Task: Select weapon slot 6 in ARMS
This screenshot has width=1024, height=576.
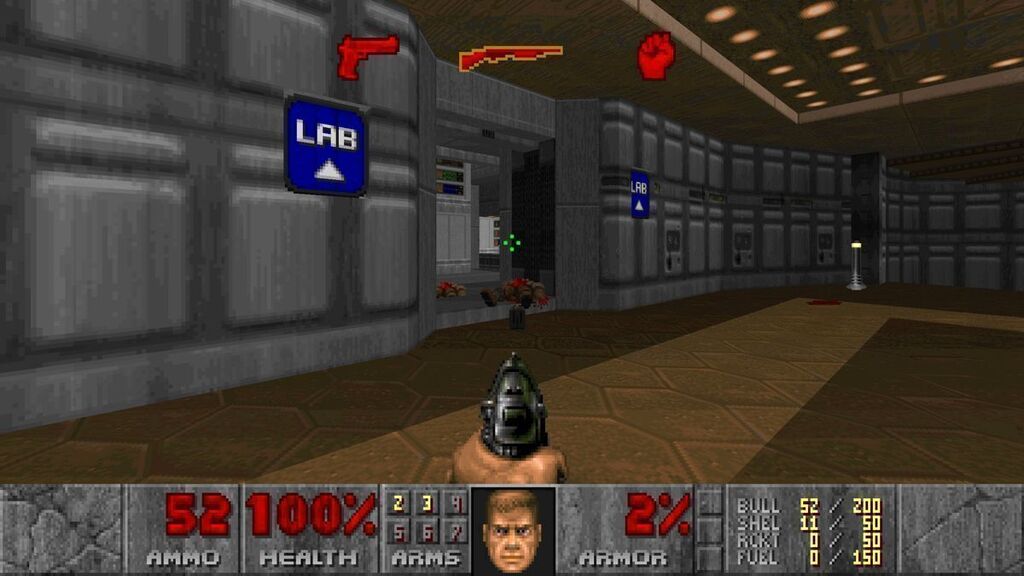Action: click(427, 530)
